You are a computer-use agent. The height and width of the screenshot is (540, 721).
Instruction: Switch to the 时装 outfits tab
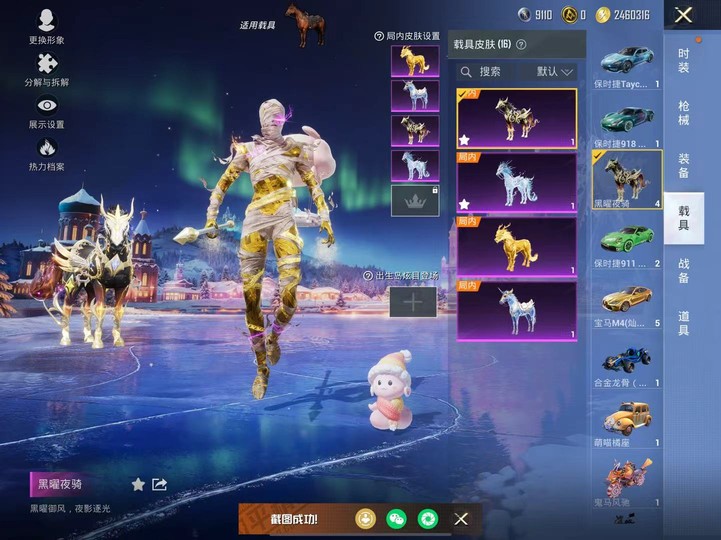coord(683,60)
